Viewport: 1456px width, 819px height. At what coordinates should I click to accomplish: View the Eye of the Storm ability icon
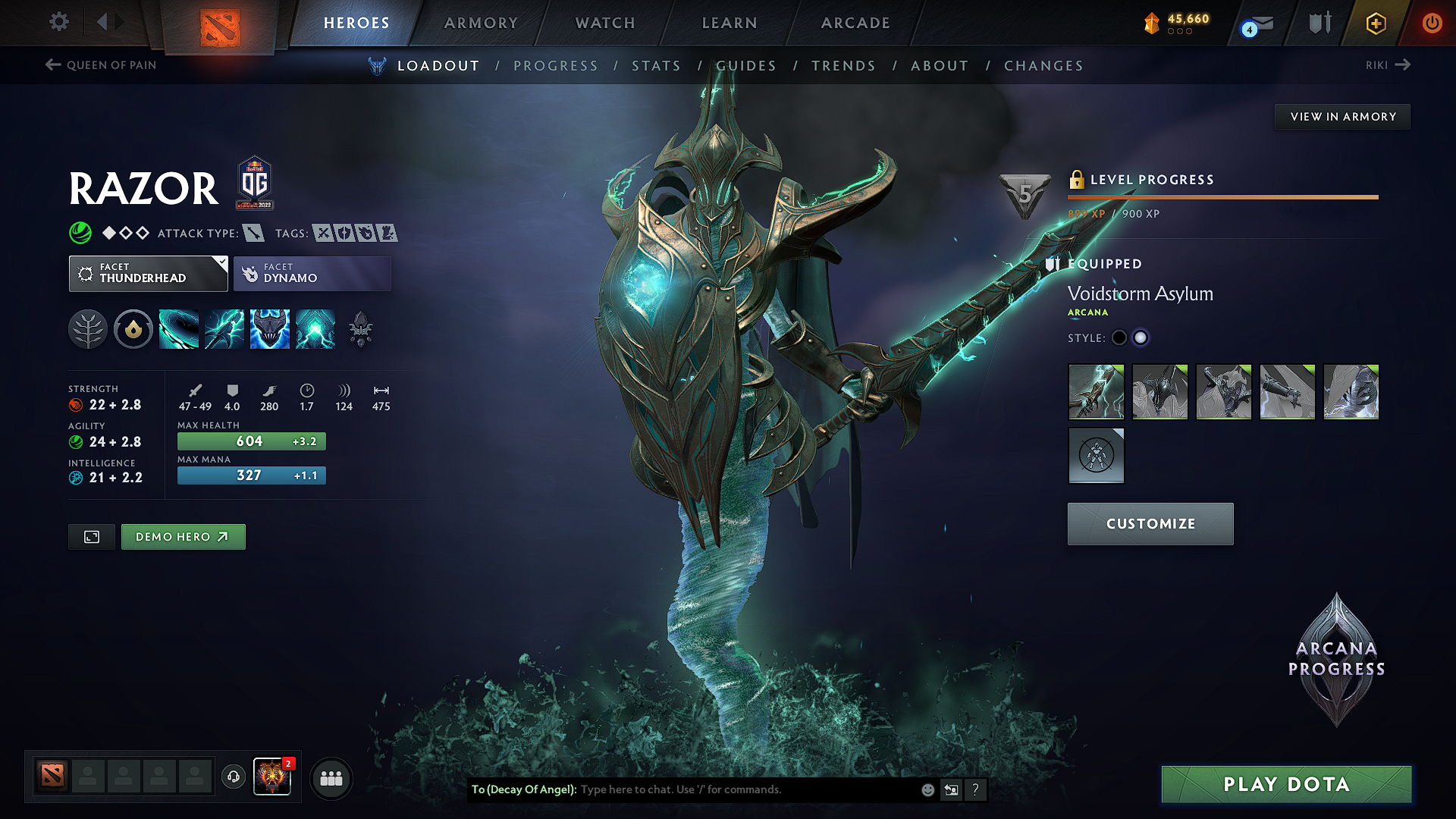(x=315, y=328)
